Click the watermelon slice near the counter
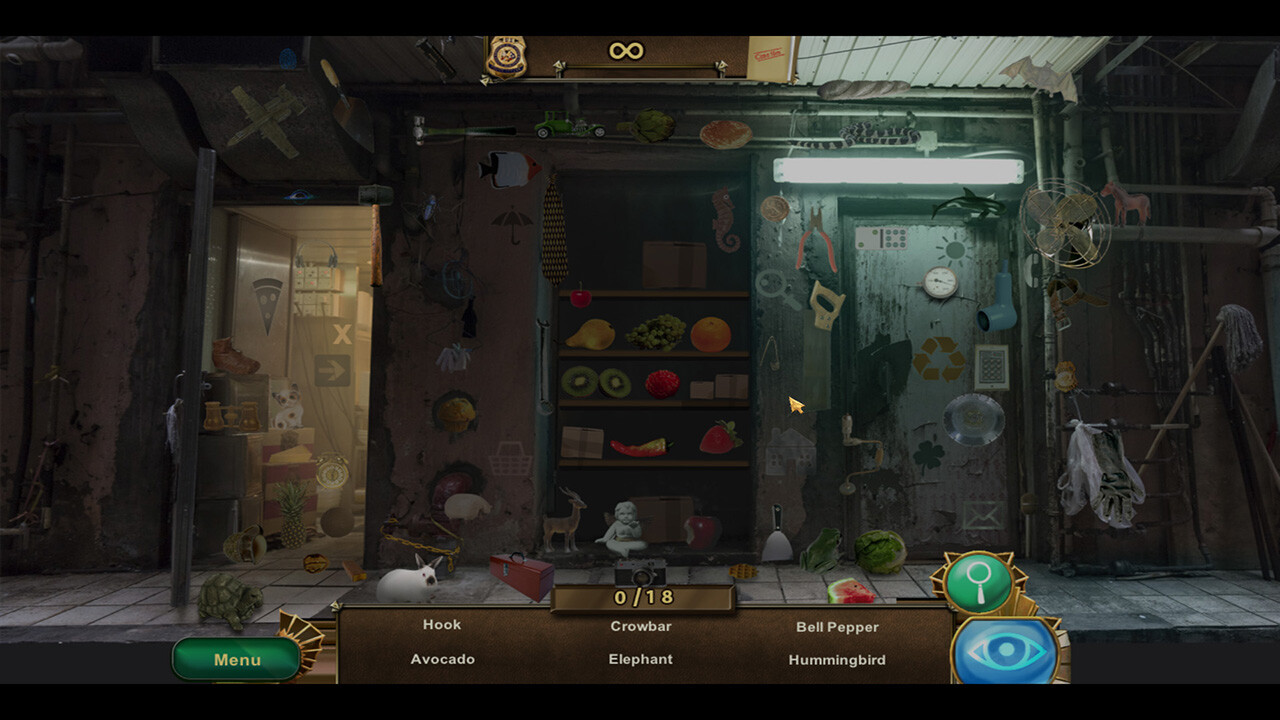Screen dimensions: 1280x720 coord(849,589)
